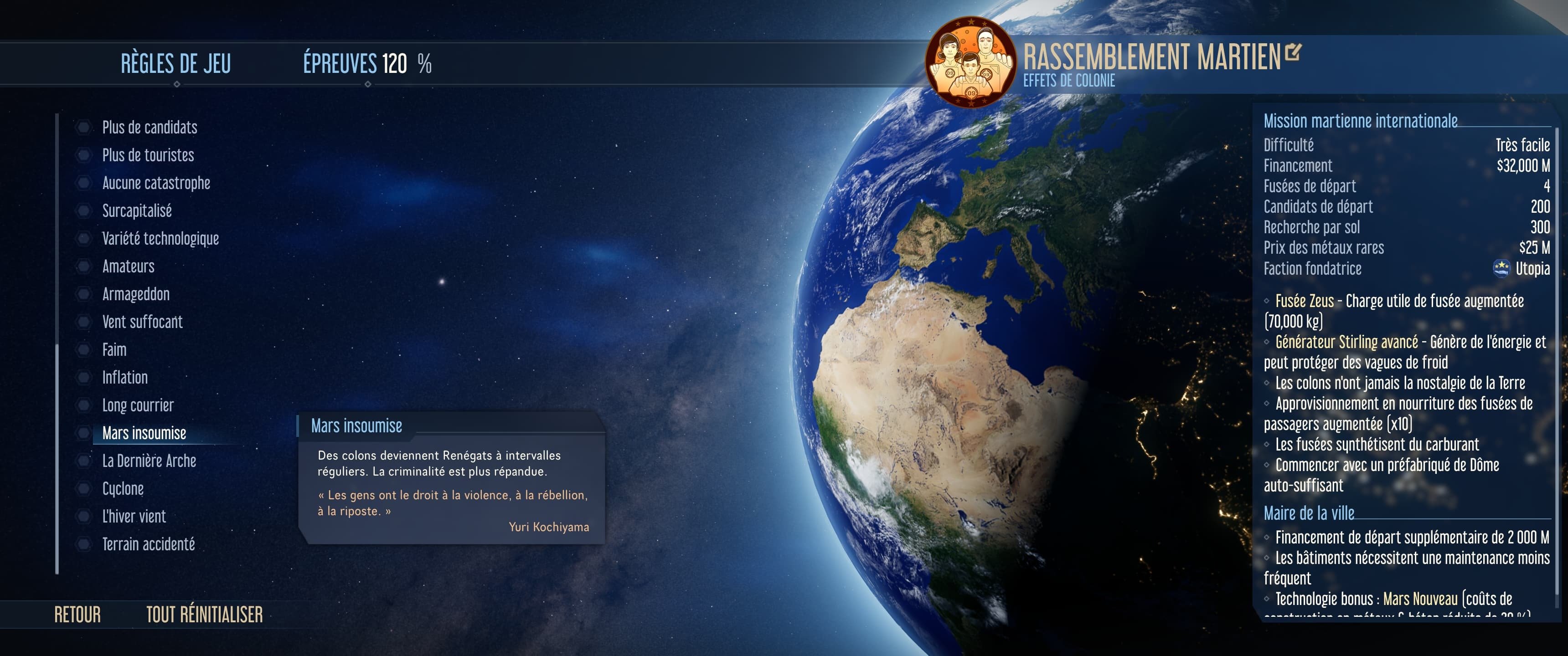Select the "Surcapitalisé" rule
The image size is (1568, 656).
137,210
